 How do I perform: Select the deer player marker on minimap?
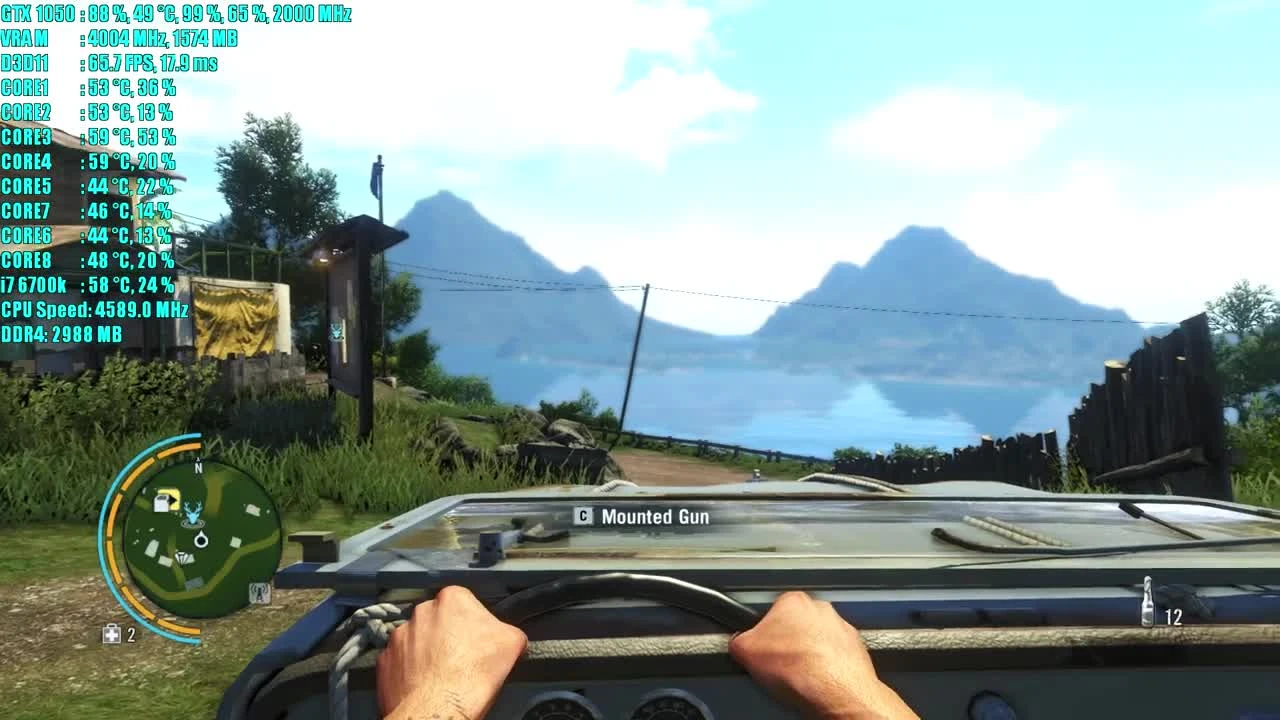pos(192,511)
